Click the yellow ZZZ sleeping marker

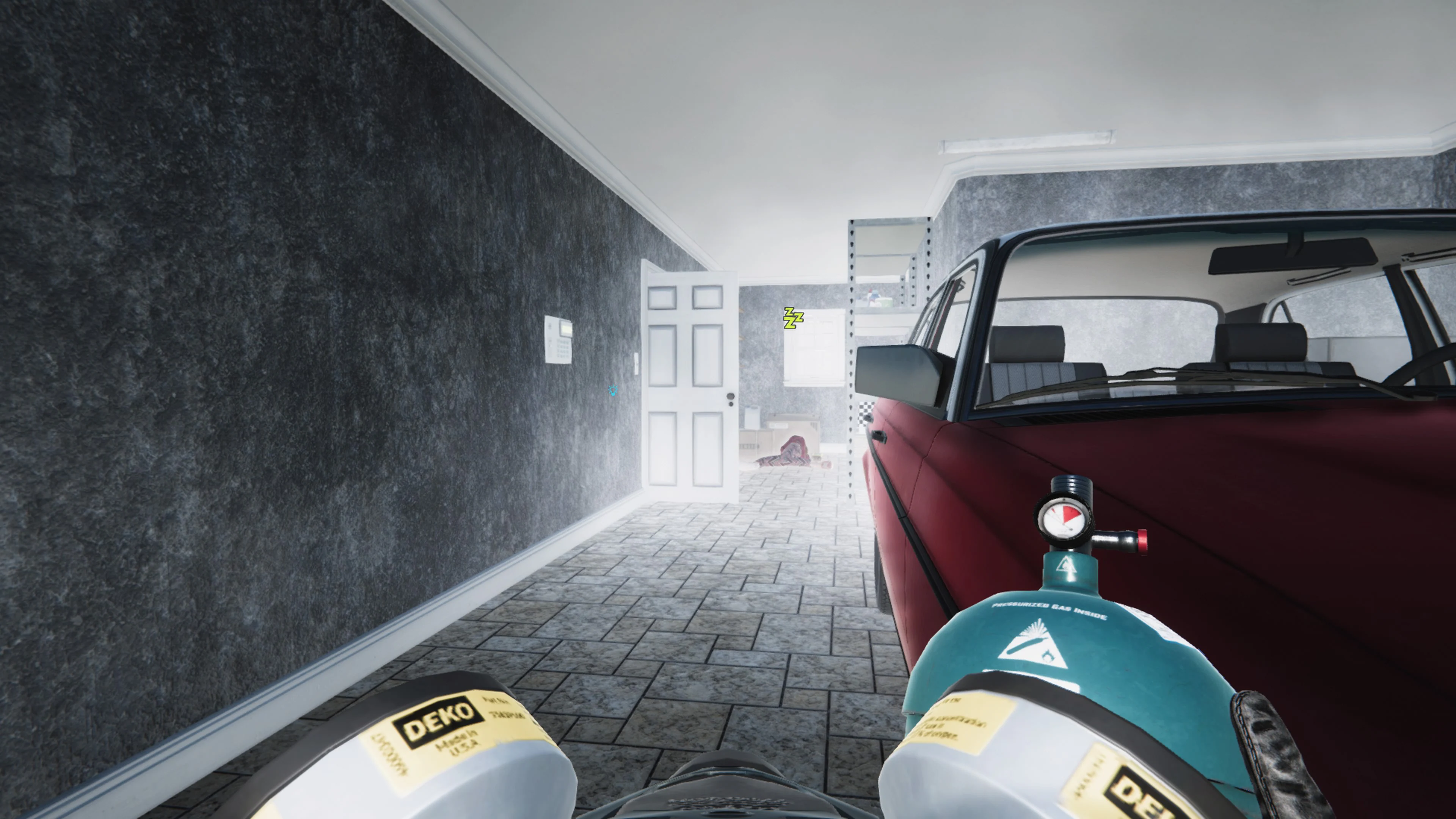coord(793,318)
